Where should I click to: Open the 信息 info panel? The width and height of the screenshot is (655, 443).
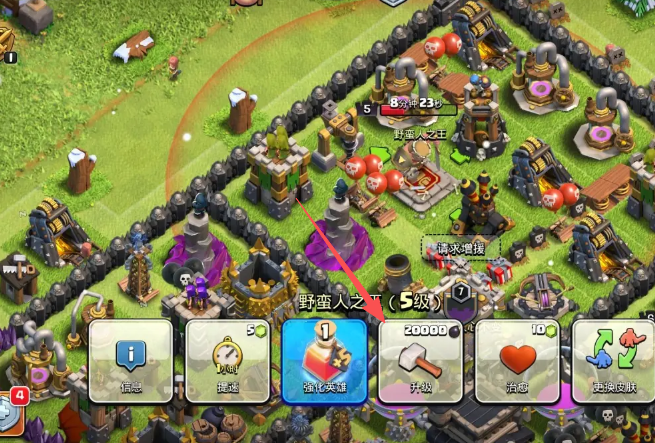[x=130, y=361]
